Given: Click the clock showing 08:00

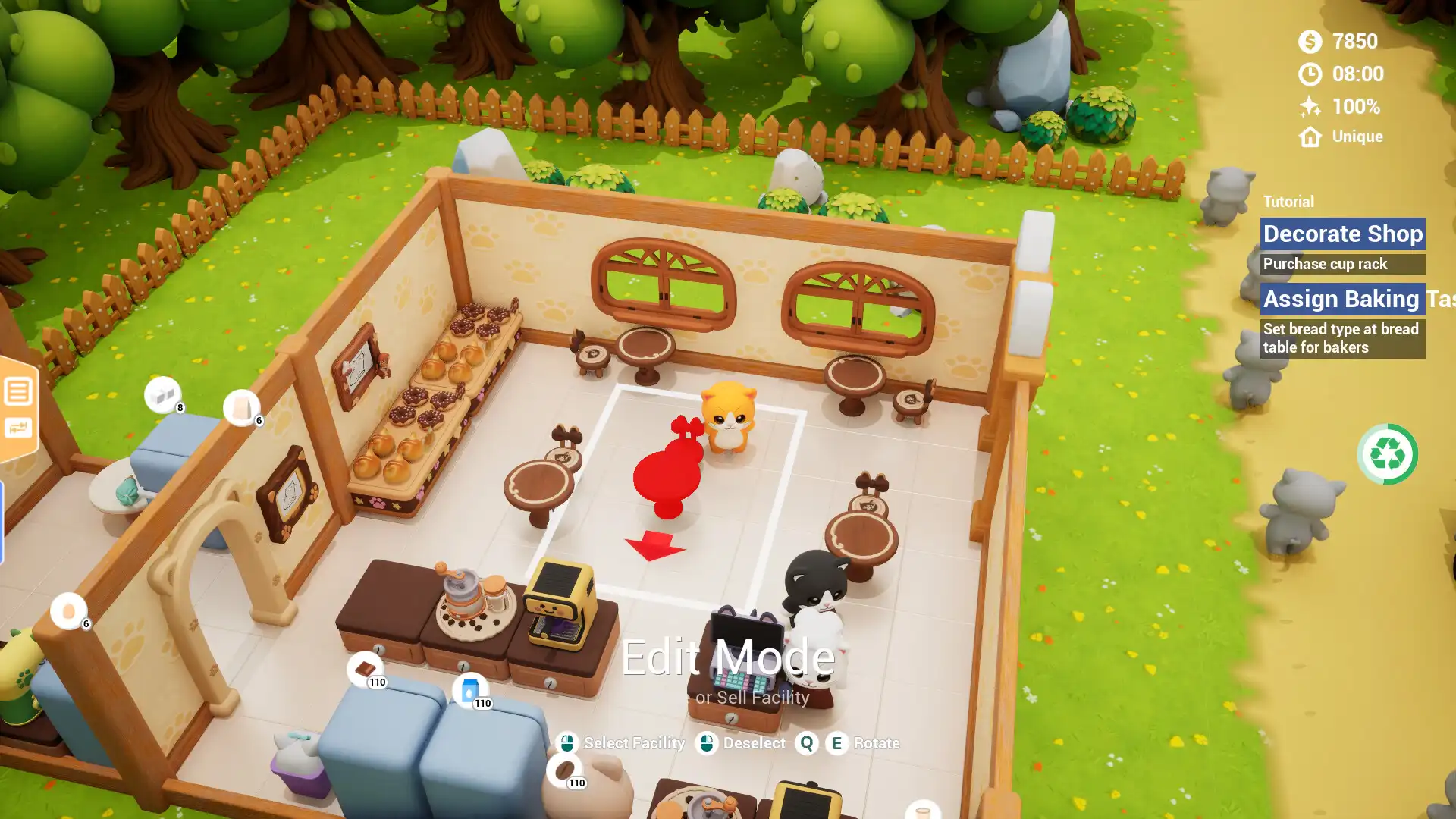Looking at the screenshot, I should click(x=1310, y=75).
